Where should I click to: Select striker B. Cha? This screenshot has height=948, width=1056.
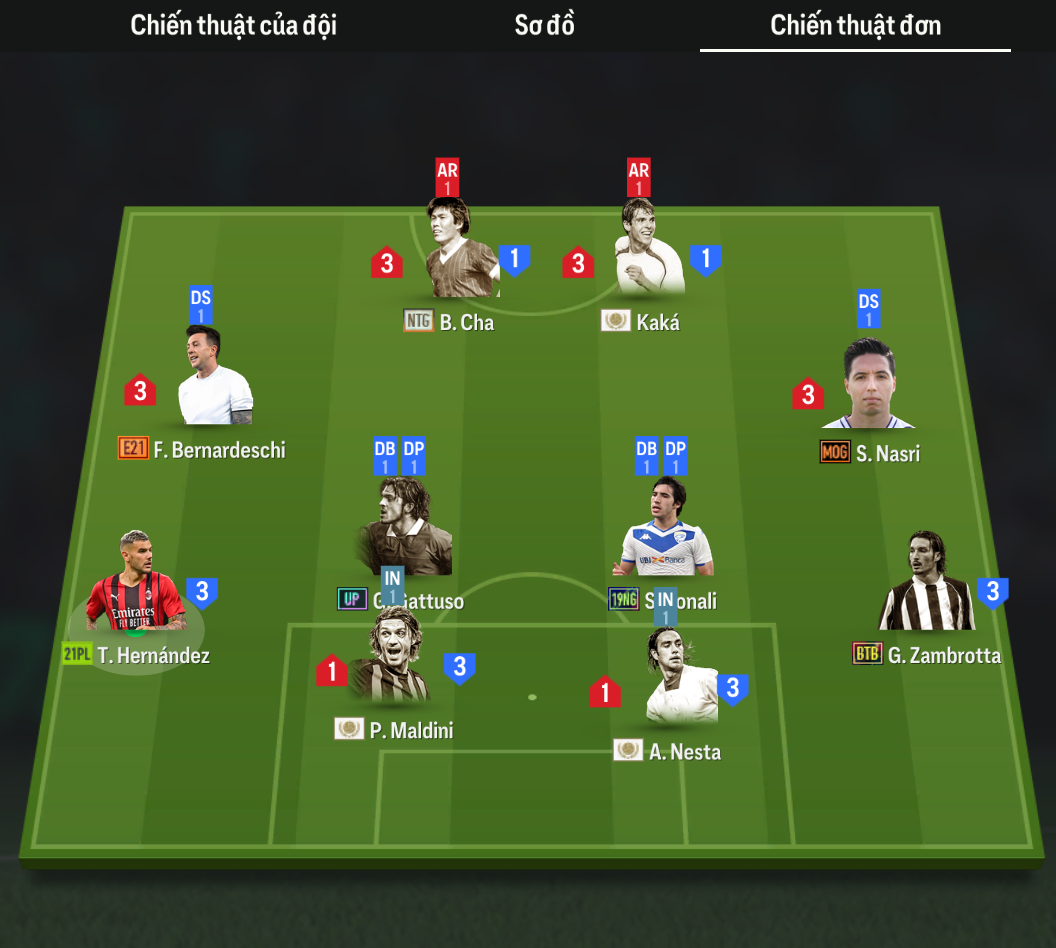point(462,250)
